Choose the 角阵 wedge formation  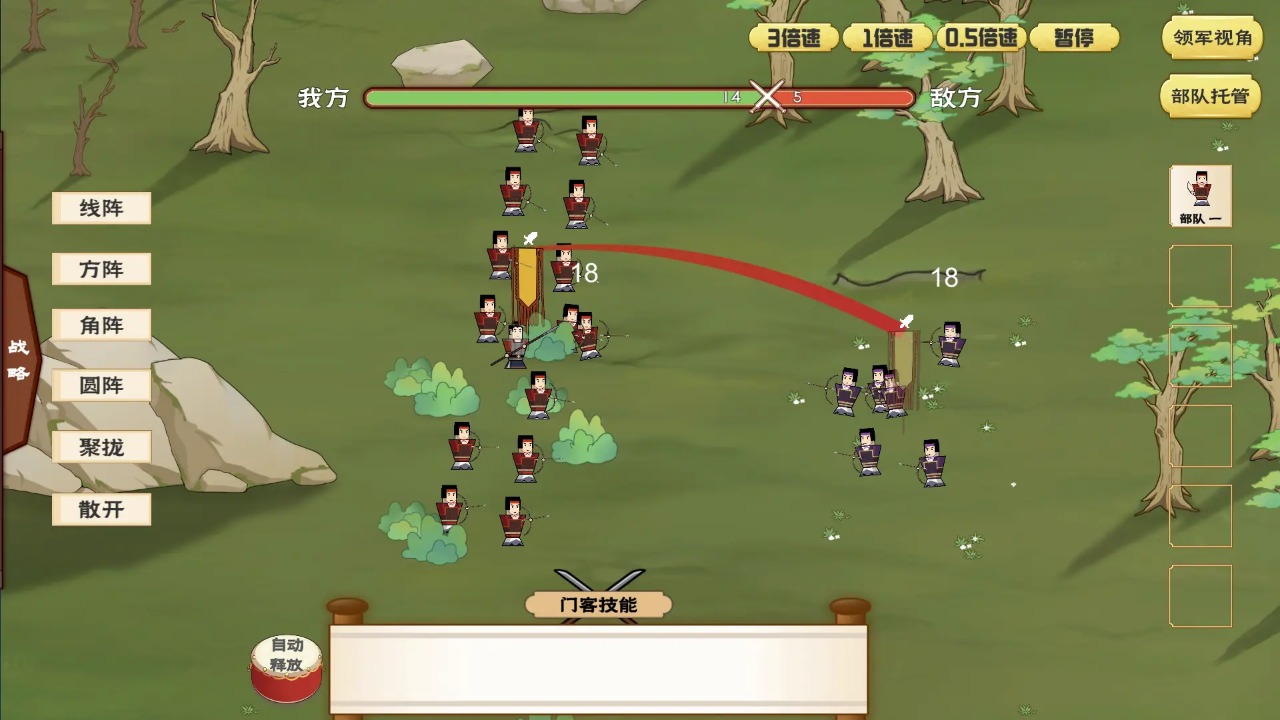point(101,325)
